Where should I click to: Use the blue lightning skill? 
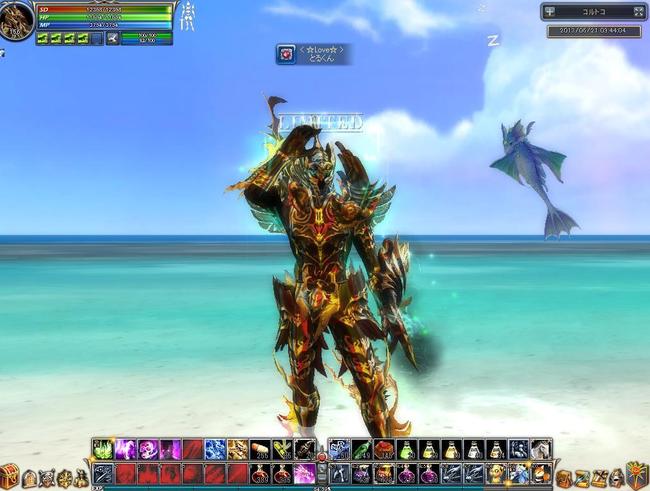pyautogui.click(x=215, y=449)
